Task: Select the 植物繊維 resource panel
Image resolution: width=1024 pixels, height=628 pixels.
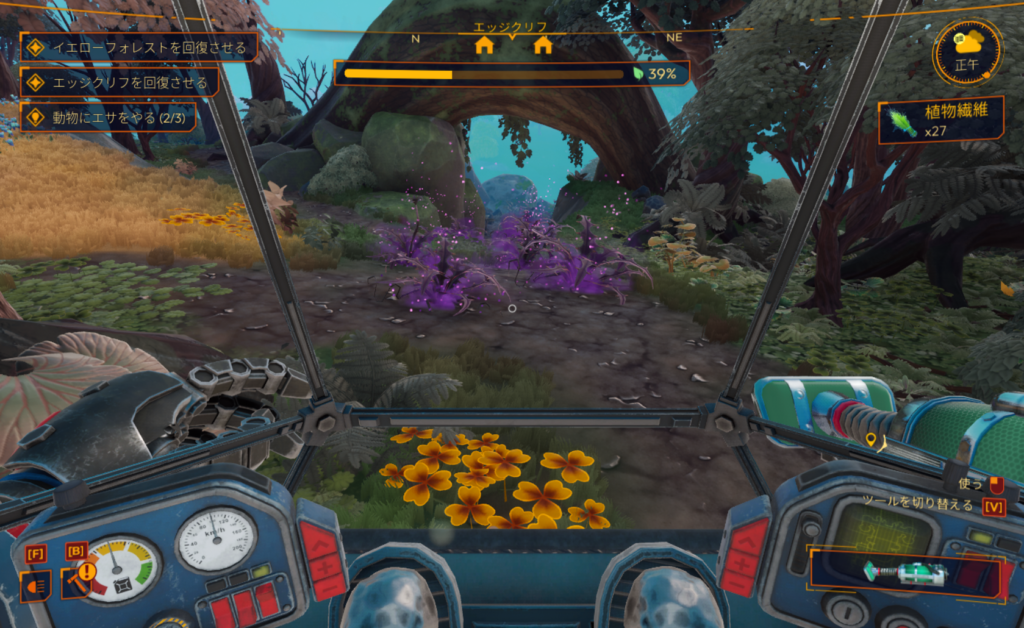Action: 941,121
